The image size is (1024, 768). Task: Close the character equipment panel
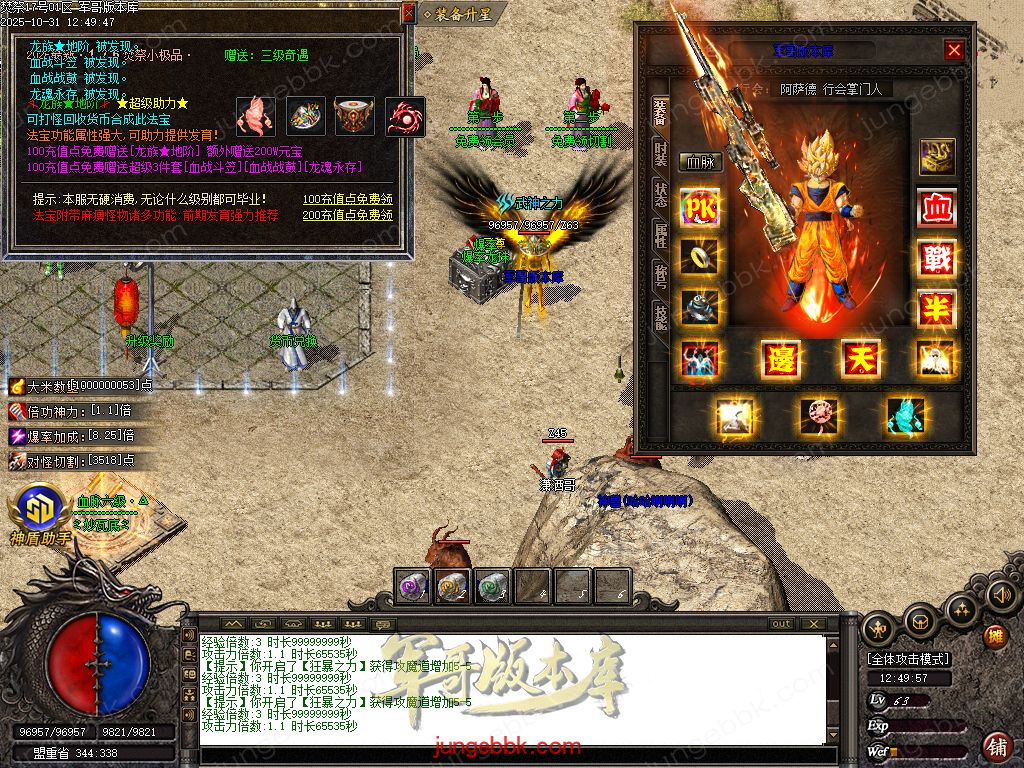[954, 50]
